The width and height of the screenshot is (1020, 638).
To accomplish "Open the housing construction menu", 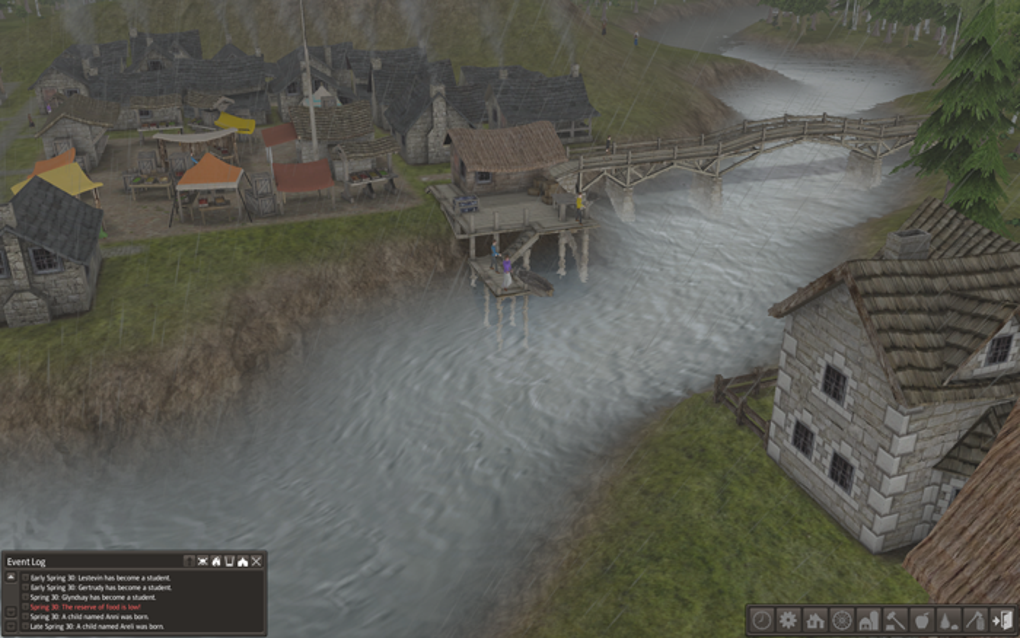I will click(815, 619).
